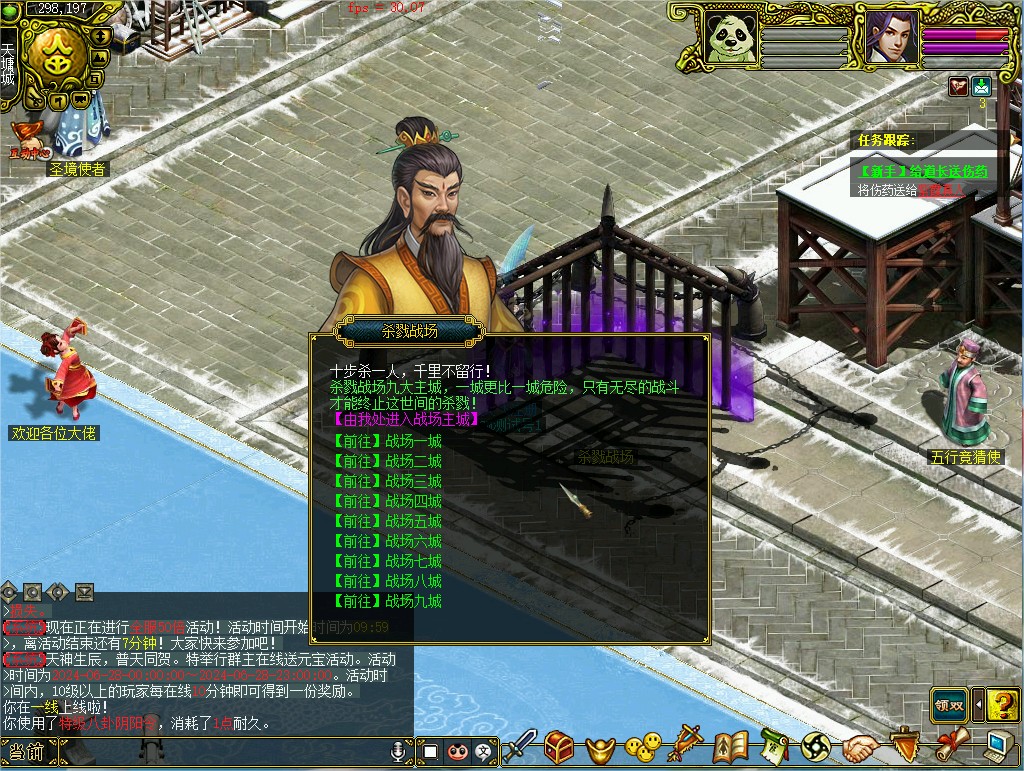Viewport: 1024px width, 771px height.
Task: Open the mail envelope notification icon
Action: tap(982, 87)
